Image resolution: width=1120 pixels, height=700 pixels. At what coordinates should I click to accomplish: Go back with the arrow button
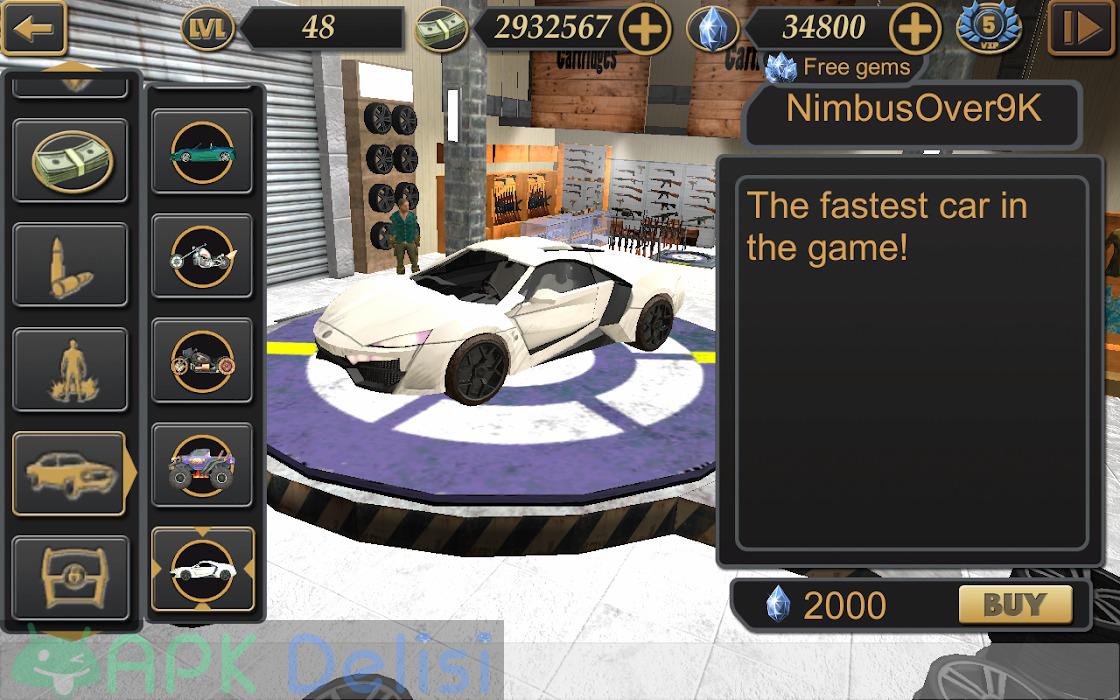[x=34, y=29]
